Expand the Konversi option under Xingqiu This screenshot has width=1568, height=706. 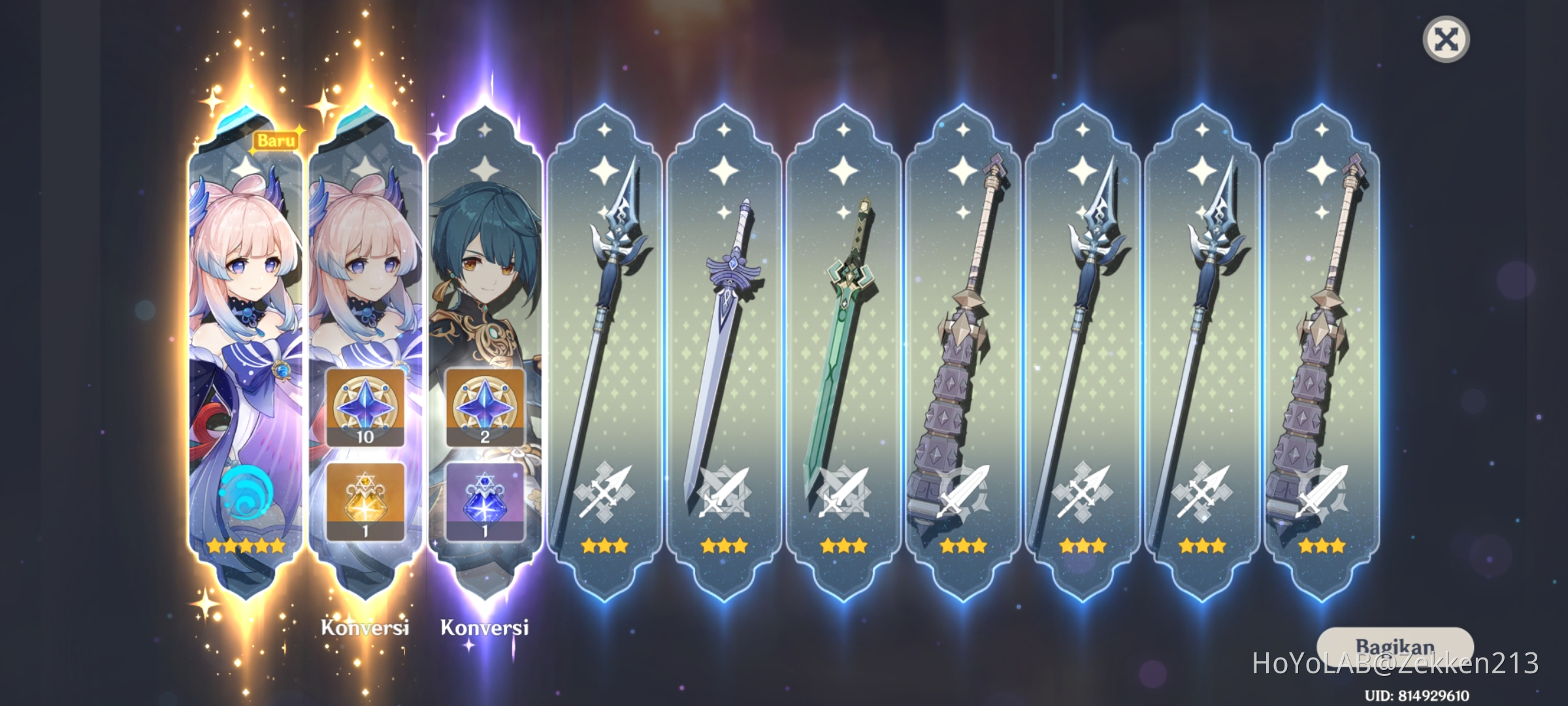[482, 627]
